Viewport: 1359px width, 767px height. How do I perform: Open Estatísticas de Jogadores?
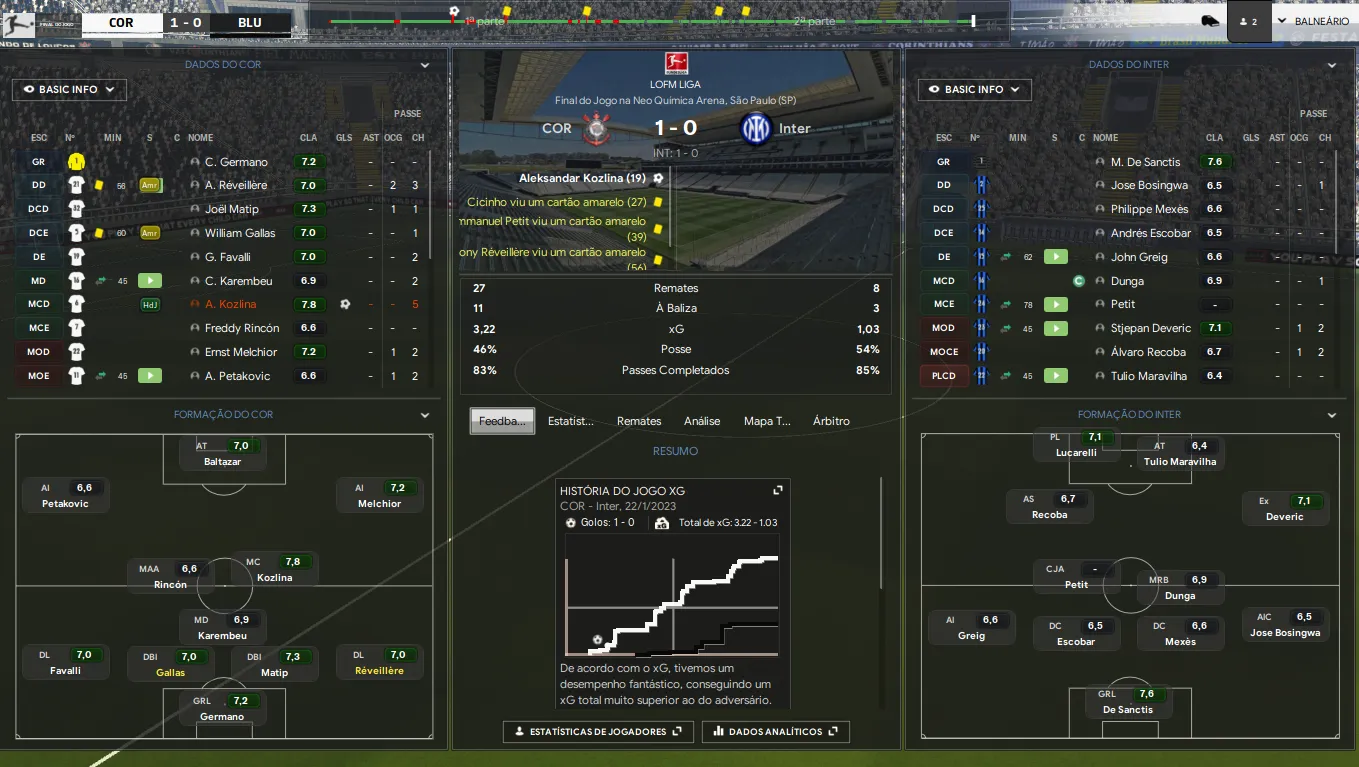598,732
